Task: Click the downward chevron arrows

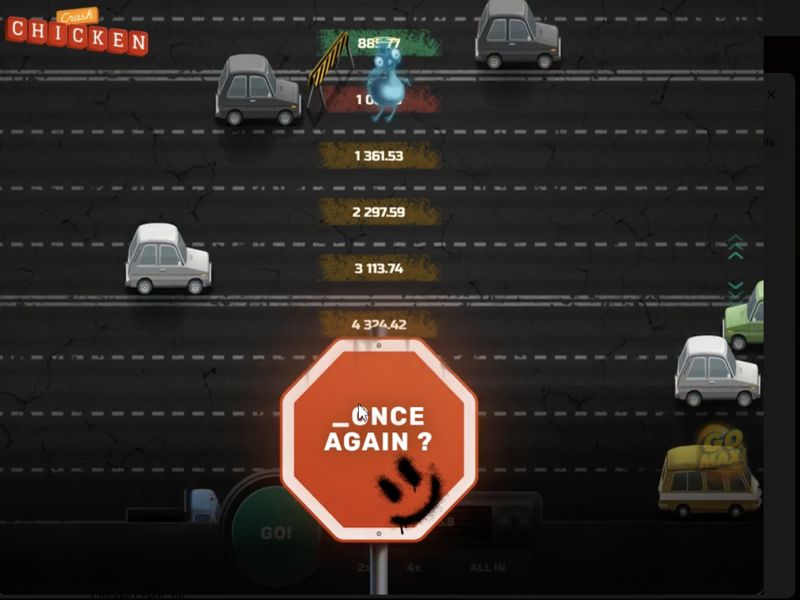Action: [736, 291]
